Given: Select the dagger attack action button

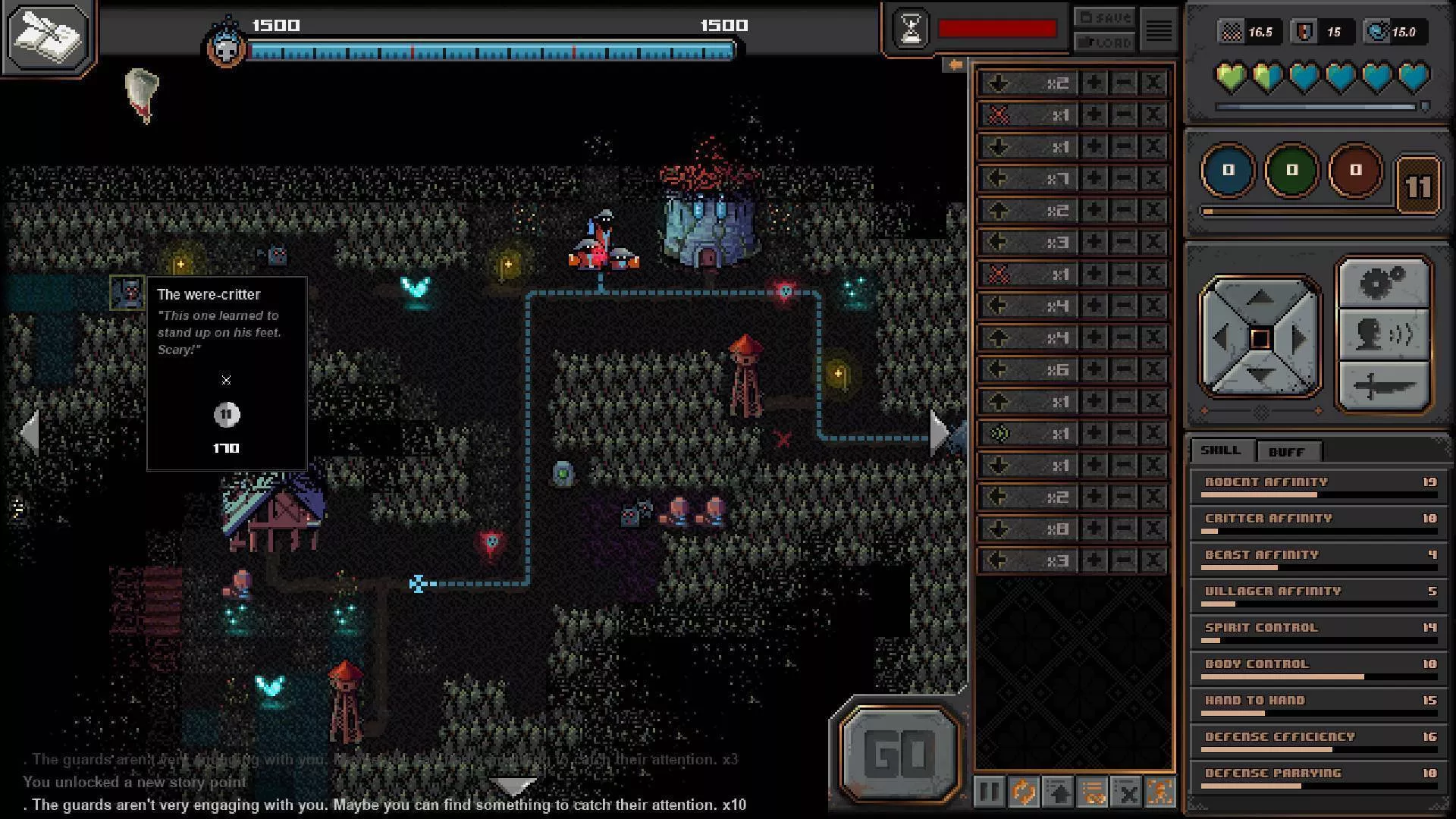Looking at the screenshot, I should (x=1383, y=386).
